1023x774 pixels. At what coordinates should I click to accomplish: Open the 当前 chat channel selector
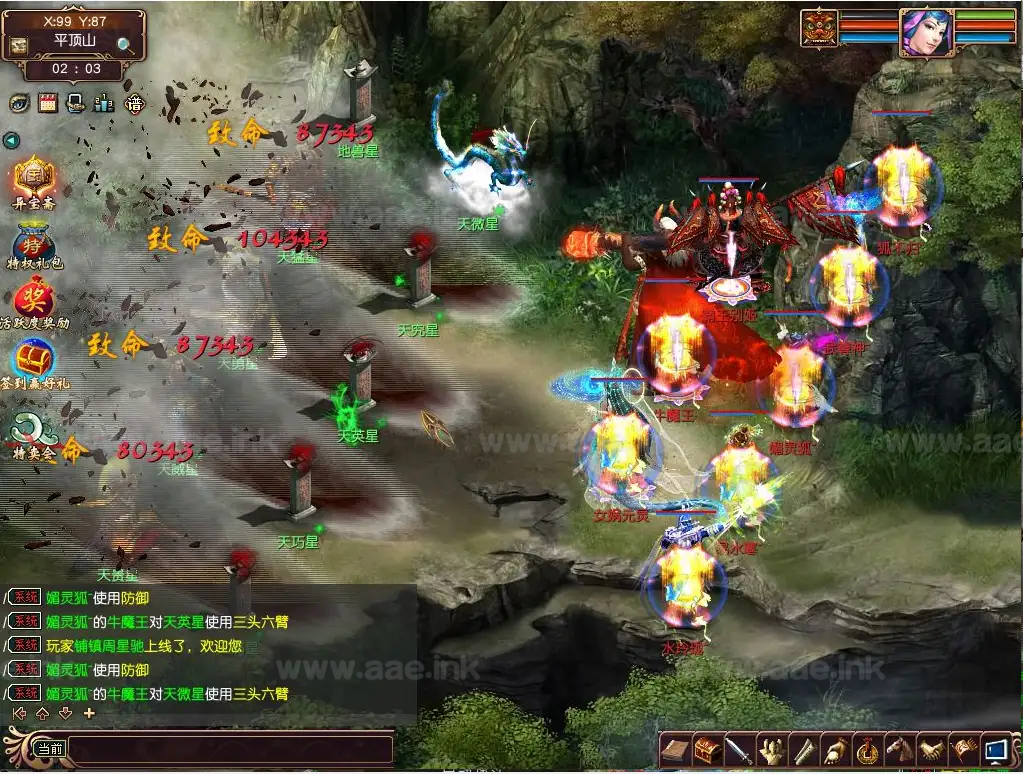tap(49, 748)
